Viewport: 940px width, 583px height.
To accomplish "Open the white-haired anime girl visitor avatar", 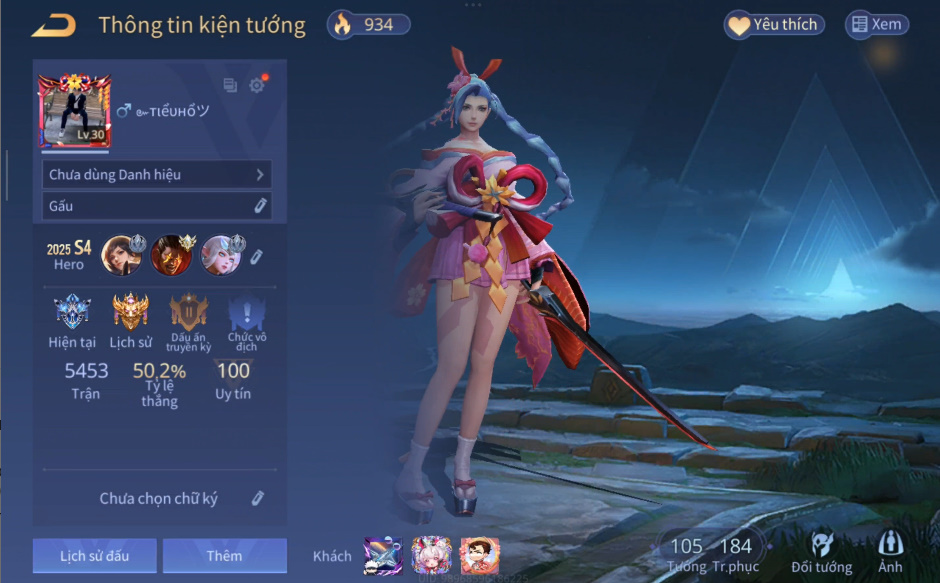I will coord(431,555).
